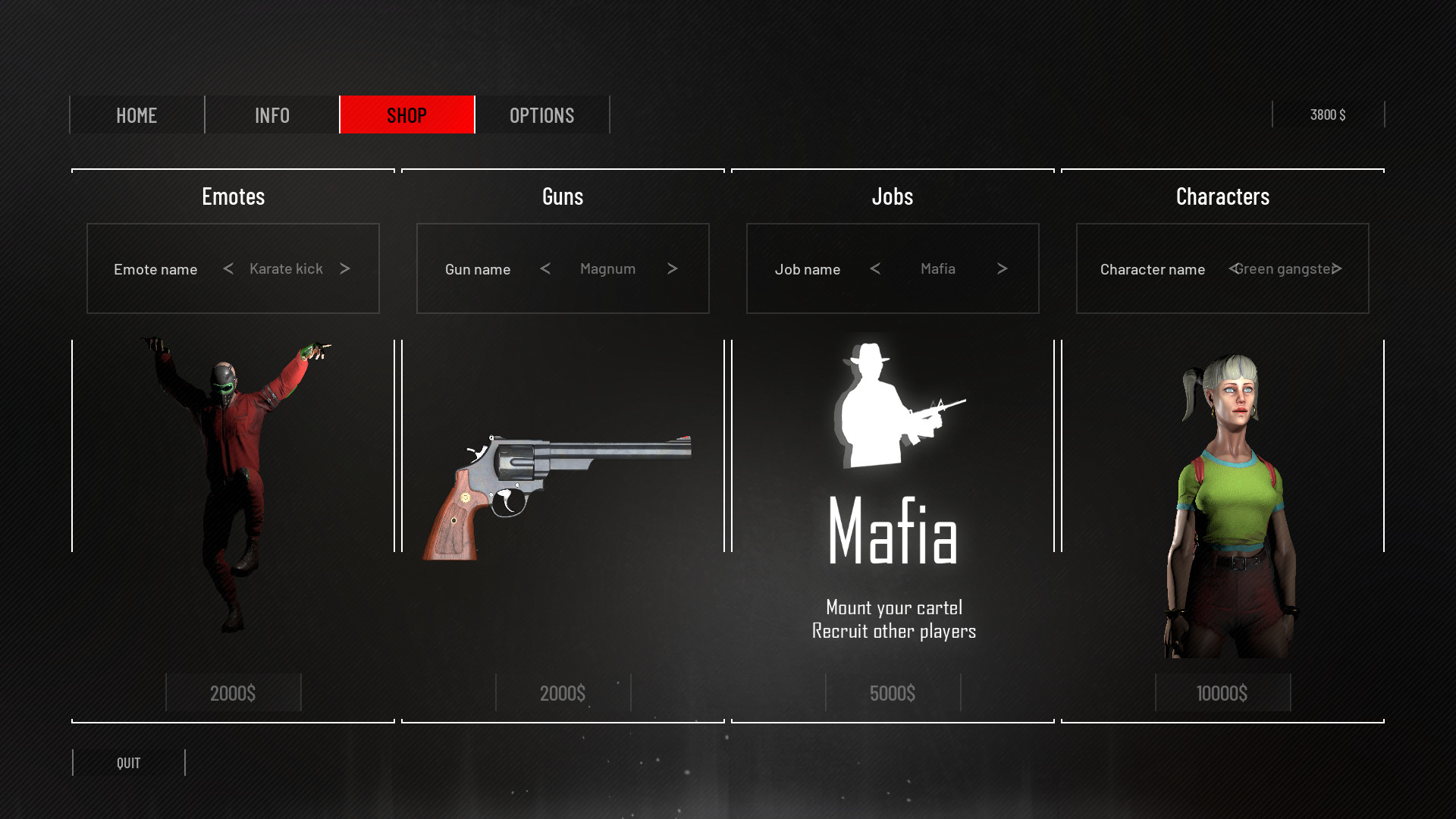This screenshot has width=1456, height=819.
Task: Purchase the Magnum for 2000$
Action: [563, 692]
